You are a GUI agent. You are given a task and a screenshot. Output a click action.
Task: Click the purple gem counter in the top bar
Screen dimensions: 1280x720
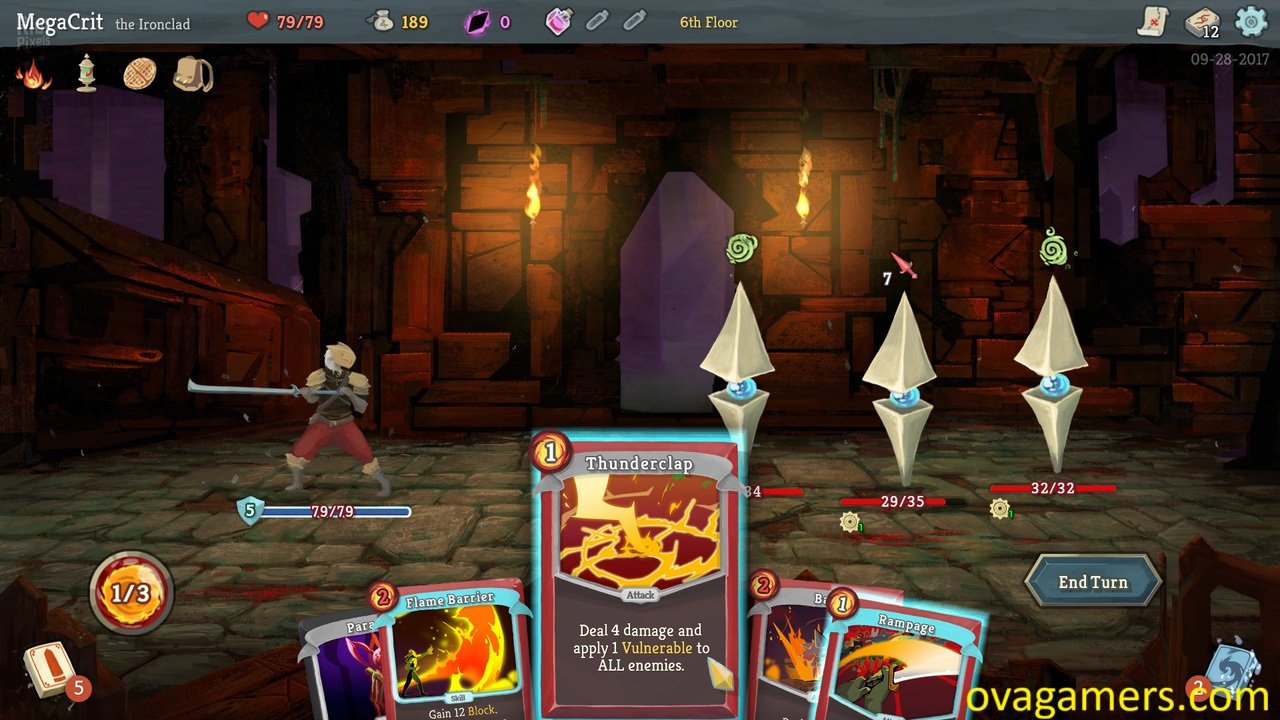(x=478, y=22)
